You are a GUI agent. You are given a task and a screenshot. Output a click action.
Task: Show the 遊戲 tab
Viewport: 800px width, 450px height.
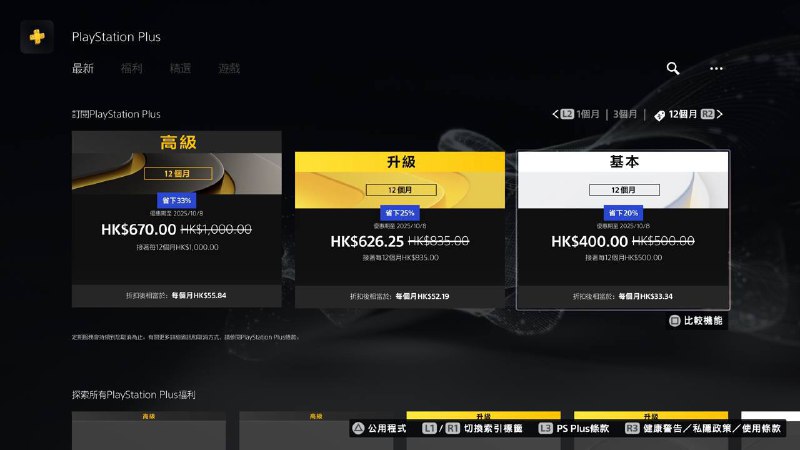[229, 68]
